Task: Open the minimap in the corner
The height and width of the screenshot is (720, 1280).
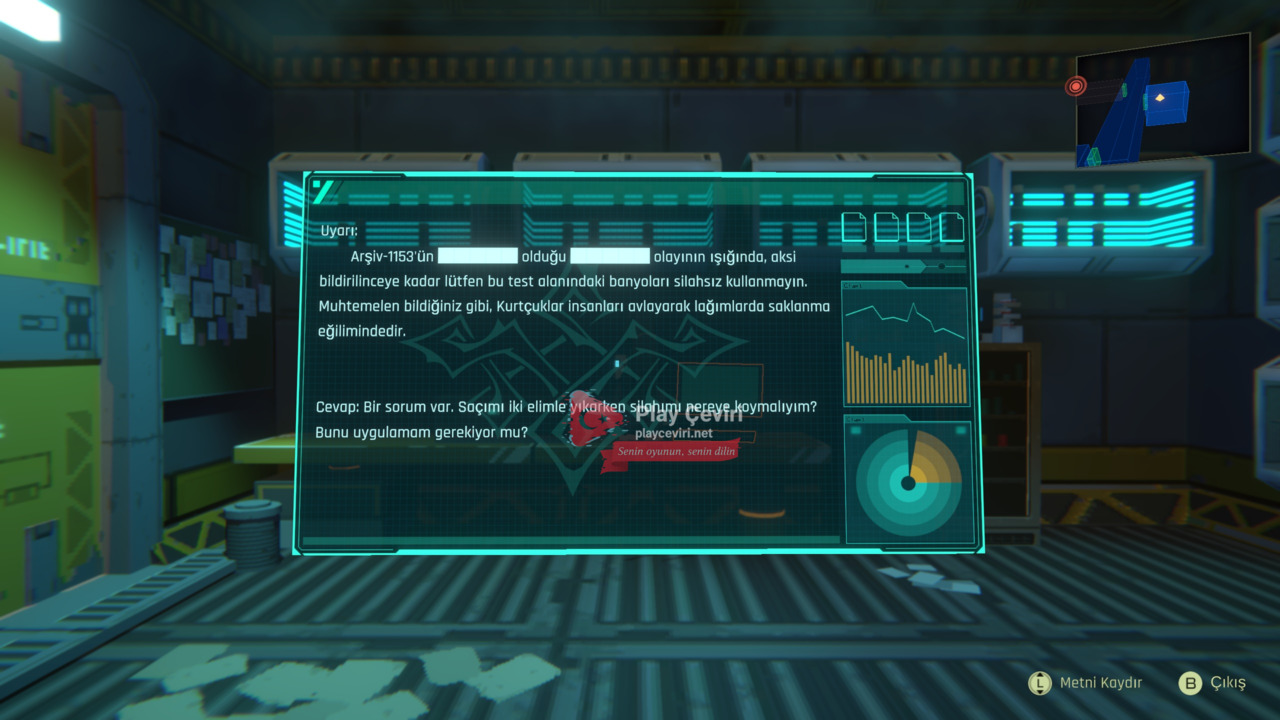Action: pos(1162,102)
